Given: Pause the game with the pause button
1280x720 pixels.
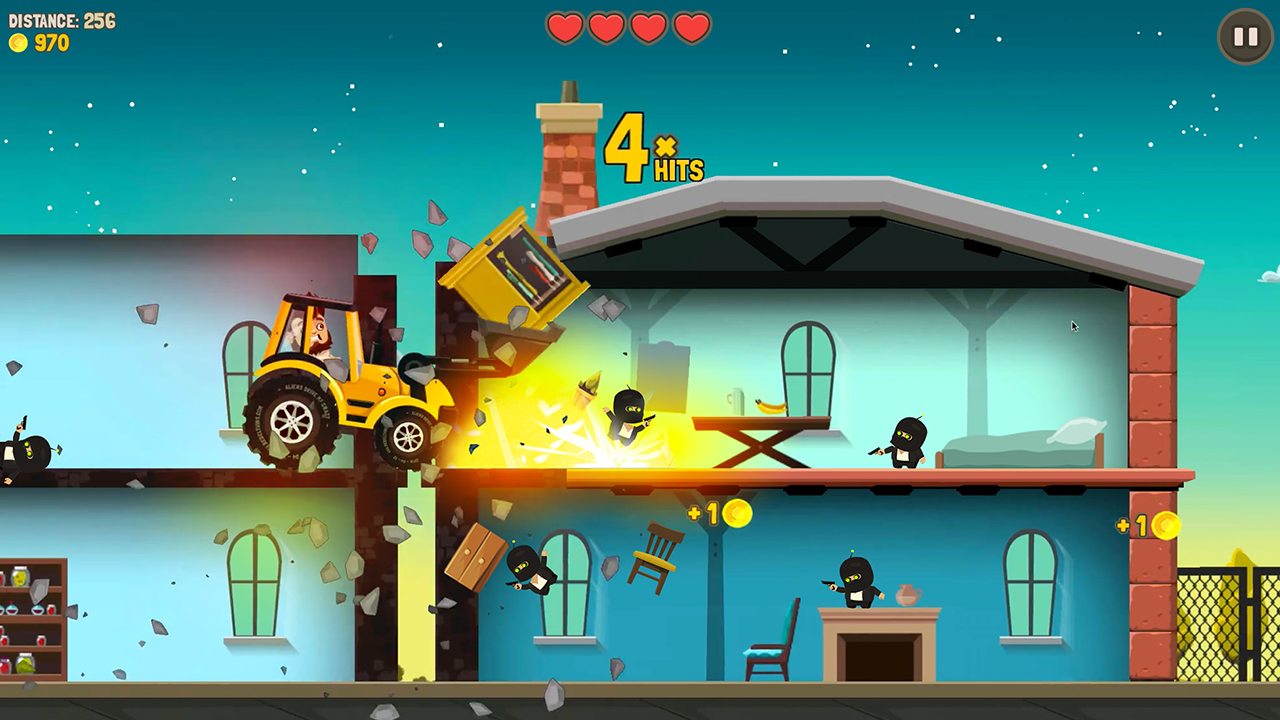Looking at the screenshot, I should [x=1244, y=36].
